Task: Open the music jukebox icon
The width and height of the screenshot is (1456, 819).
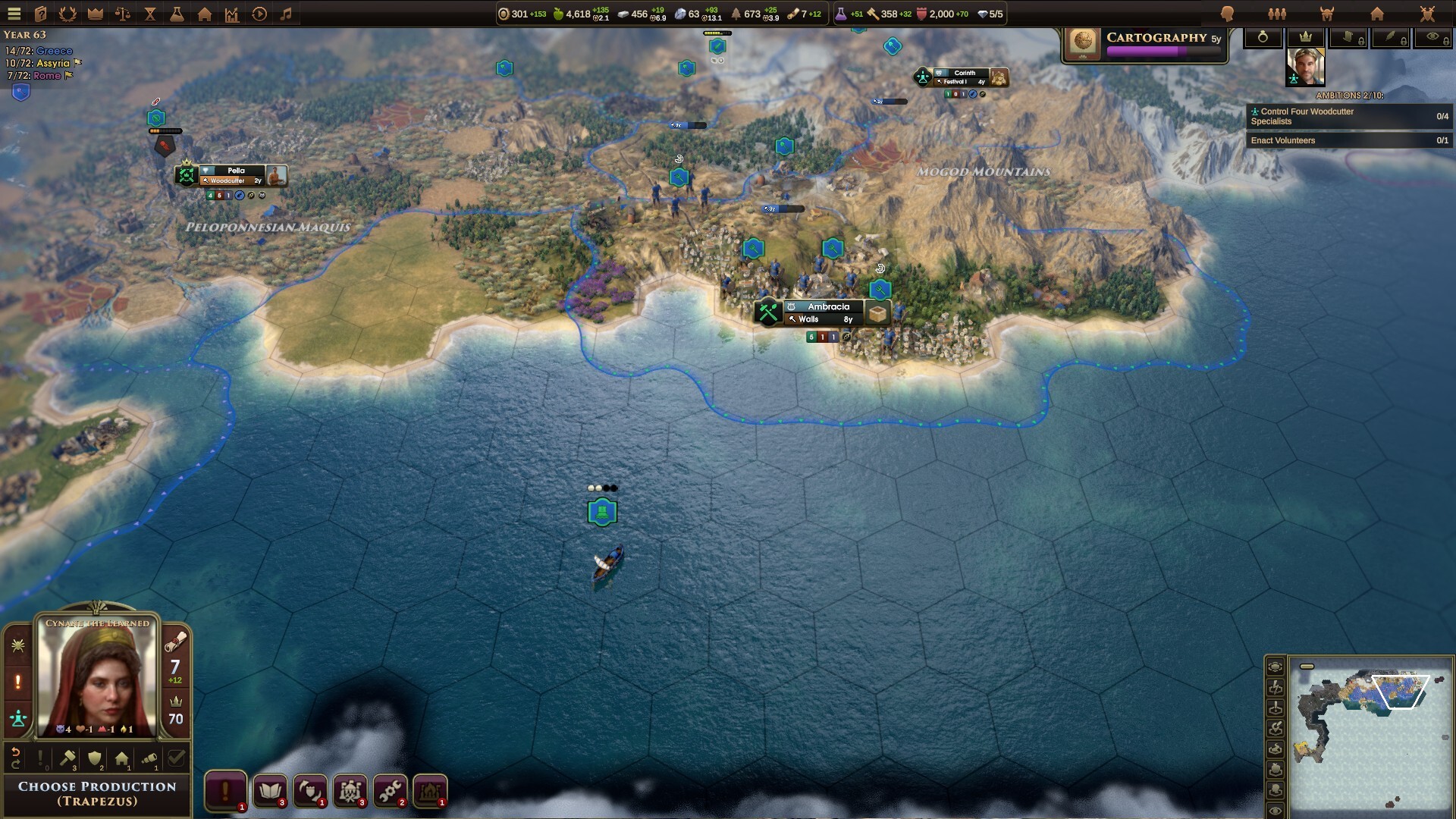Action: [x=287, y=13]
